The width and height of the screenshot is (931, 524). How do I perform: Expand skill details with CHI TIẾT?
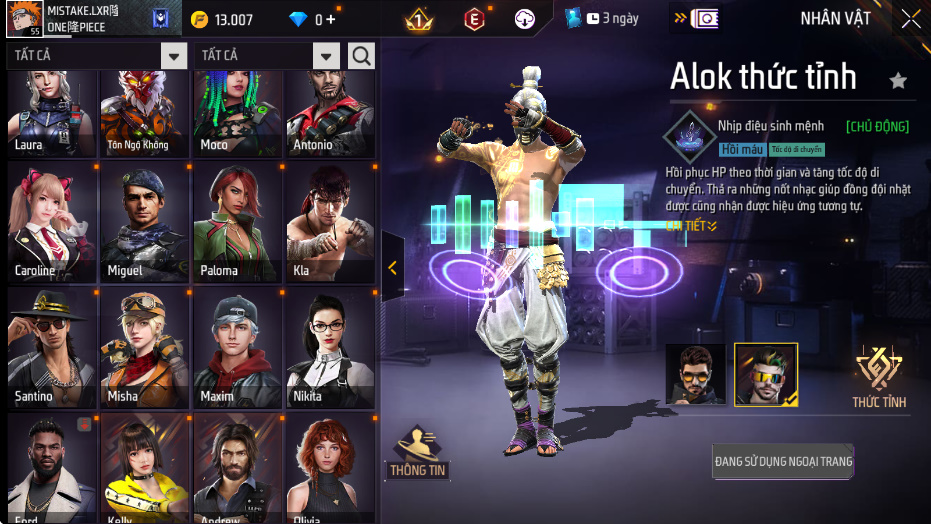click(691, 226)
